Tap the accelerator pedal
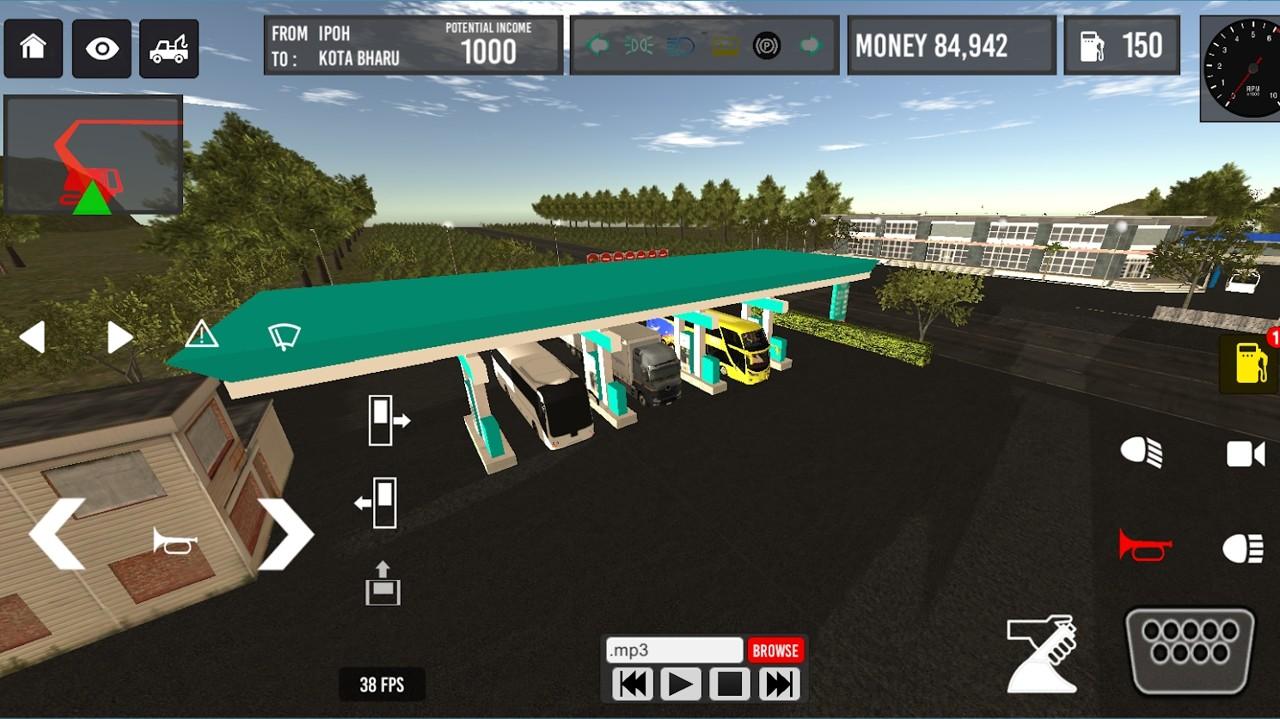1280x719 pixels. pos(1189,651)
